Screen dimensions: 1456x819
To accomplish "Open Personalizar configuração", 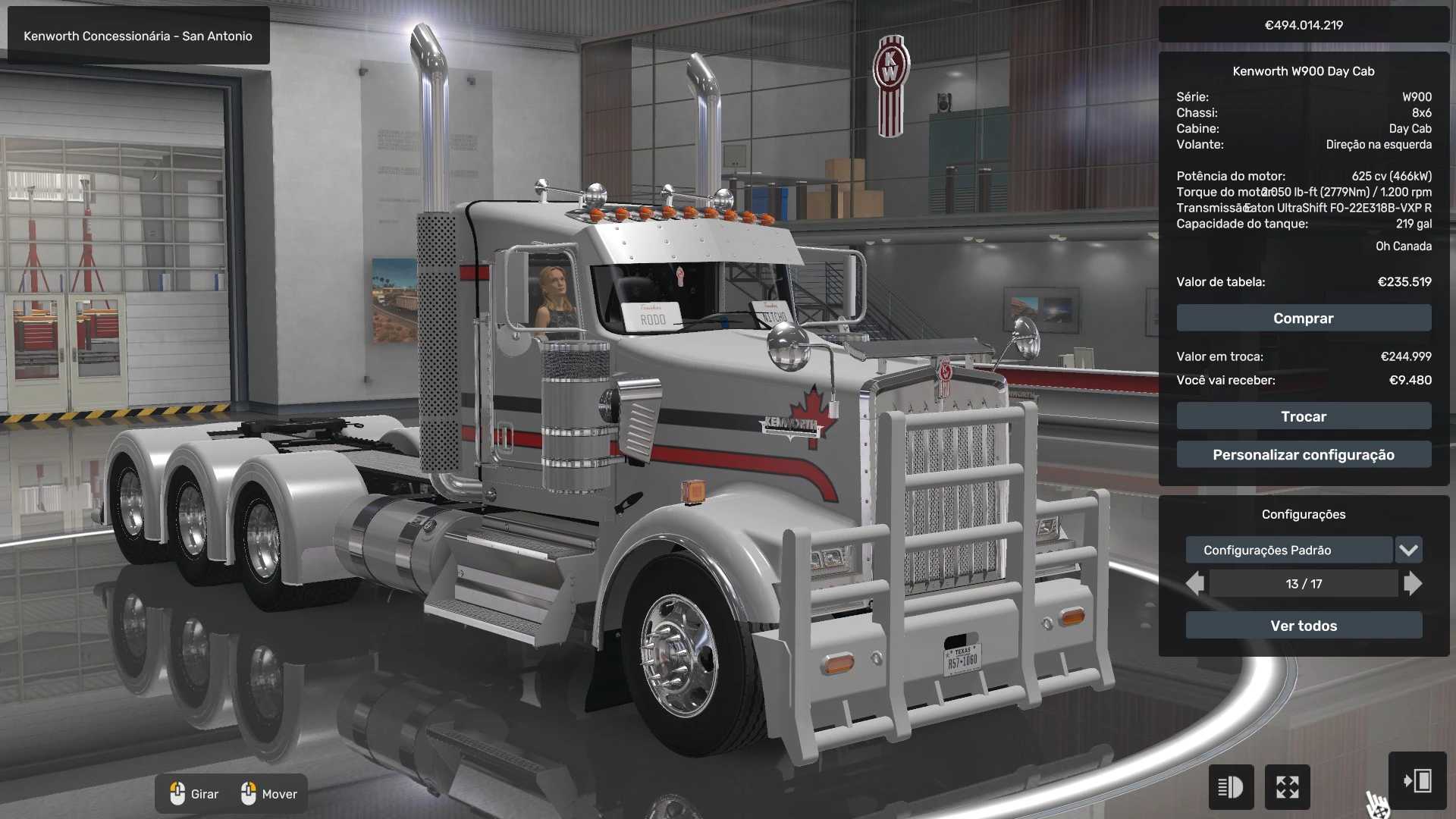I will pyautogui.click(x=1304, y=455).
